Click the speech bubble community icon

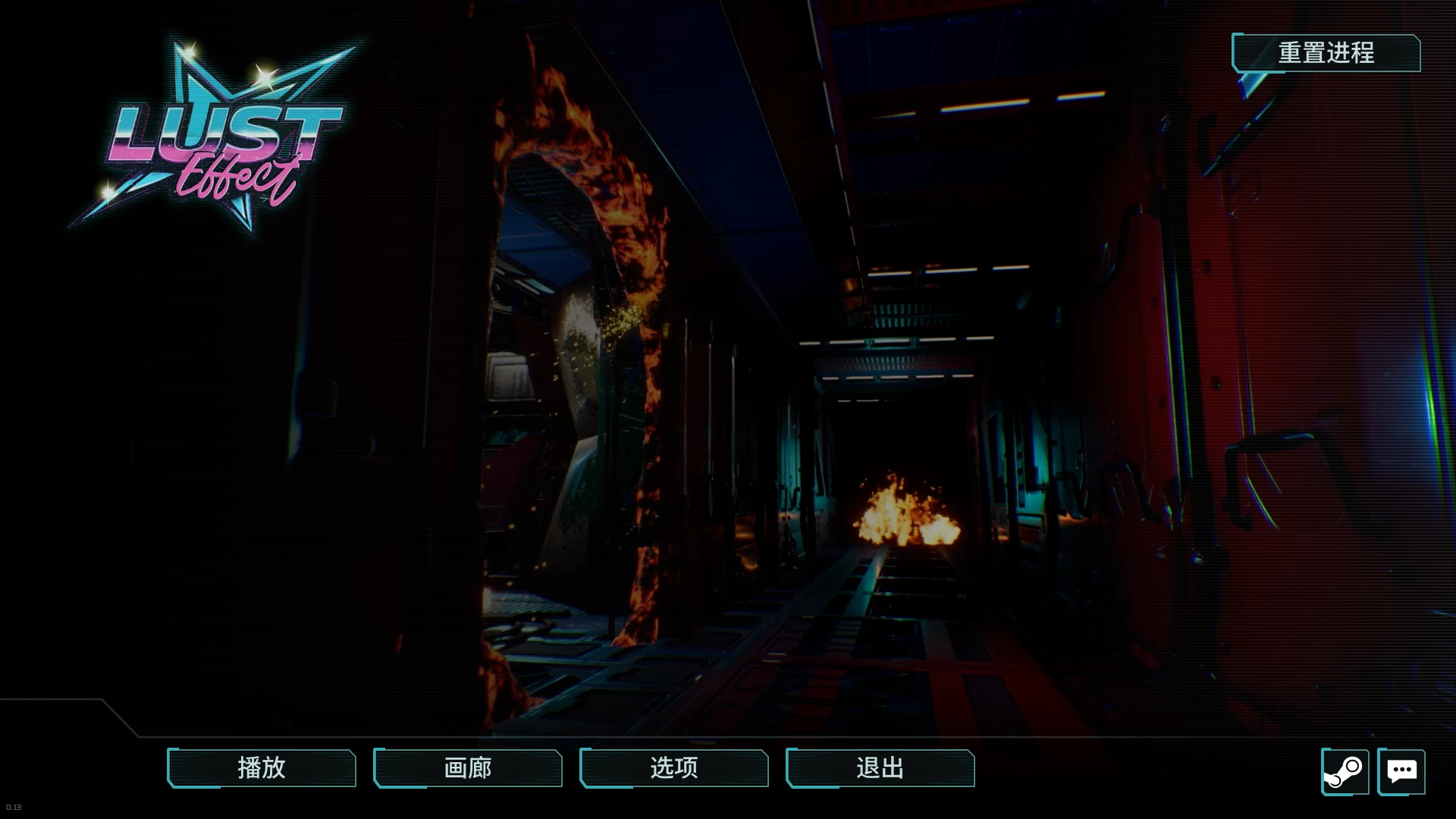(1401, 771)
